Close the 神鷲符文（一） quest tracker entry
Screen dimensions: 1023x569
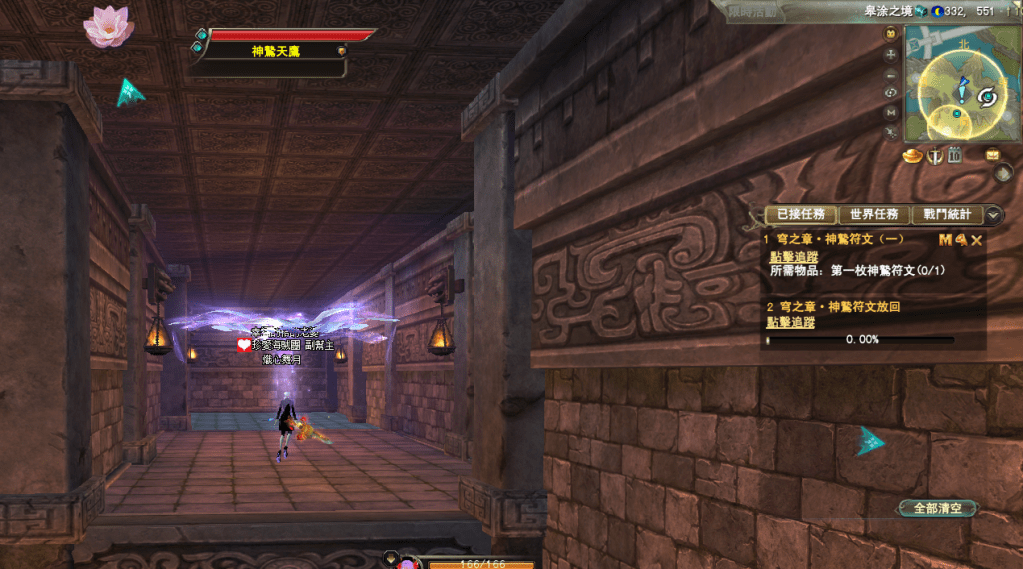click(x=977, y=240)
